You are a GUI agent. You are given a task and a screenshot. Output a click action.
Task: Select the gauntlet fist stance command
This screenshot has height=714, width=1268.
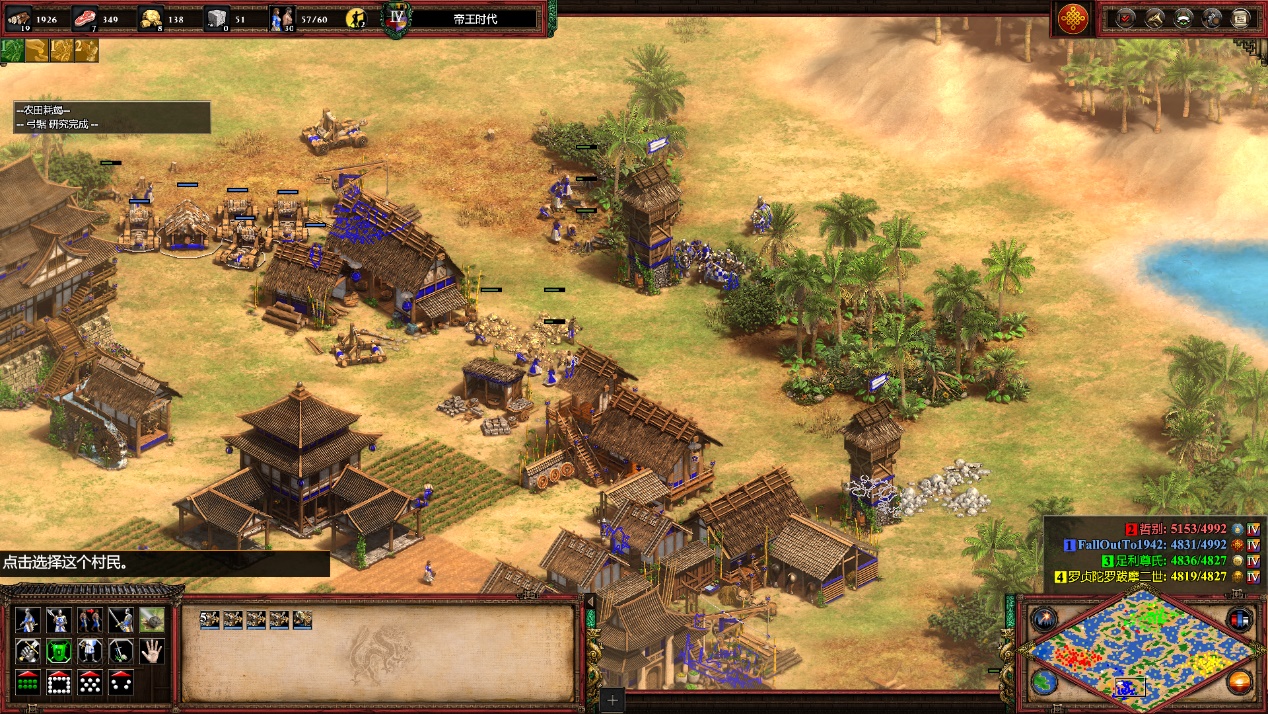27,652
